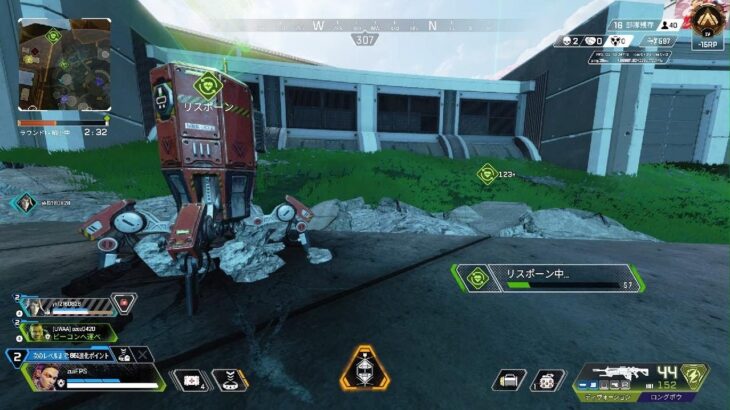Open the backpack inventory icon

[510, 380]
